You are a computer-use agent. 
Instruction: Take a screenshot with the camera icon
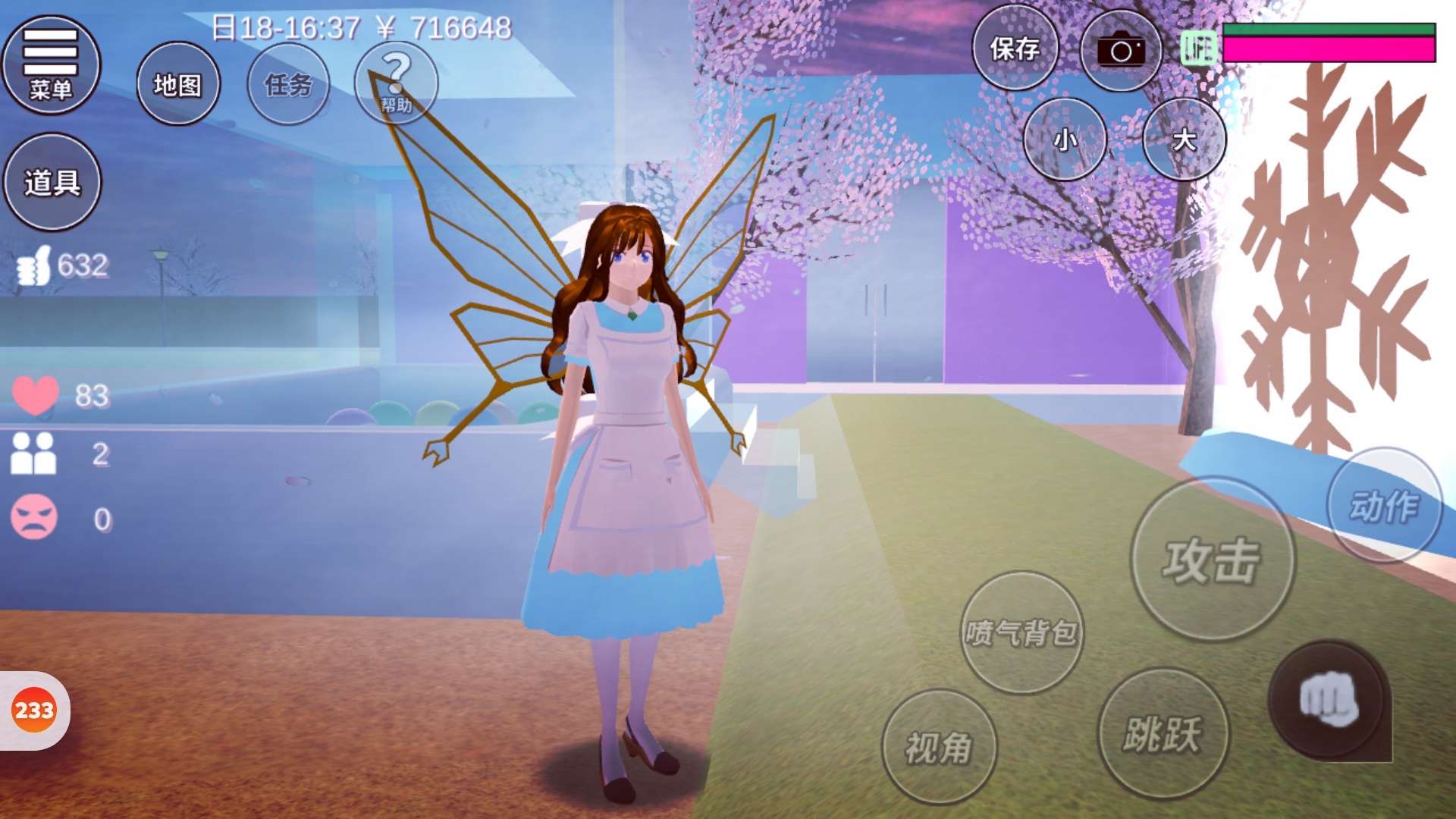click(x=1121, y=51)
